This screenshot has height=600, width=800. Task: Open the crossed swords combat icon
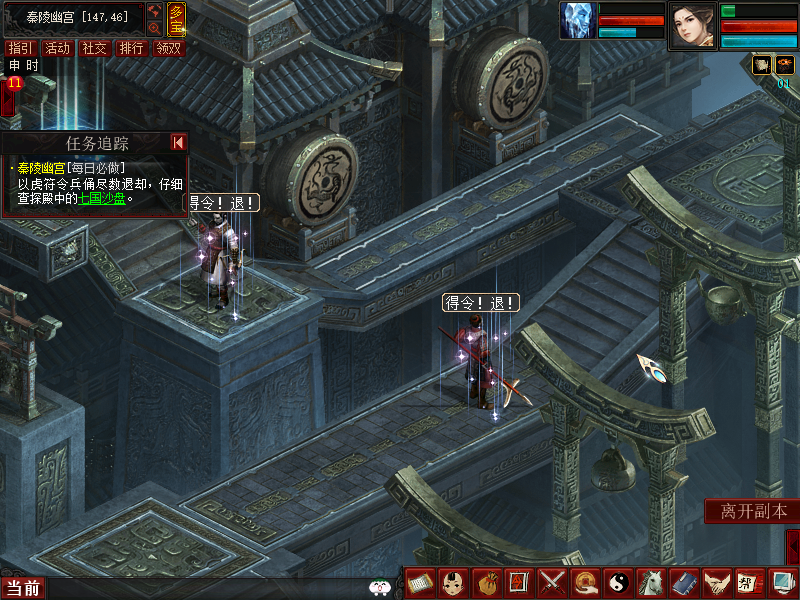[552, 582]
